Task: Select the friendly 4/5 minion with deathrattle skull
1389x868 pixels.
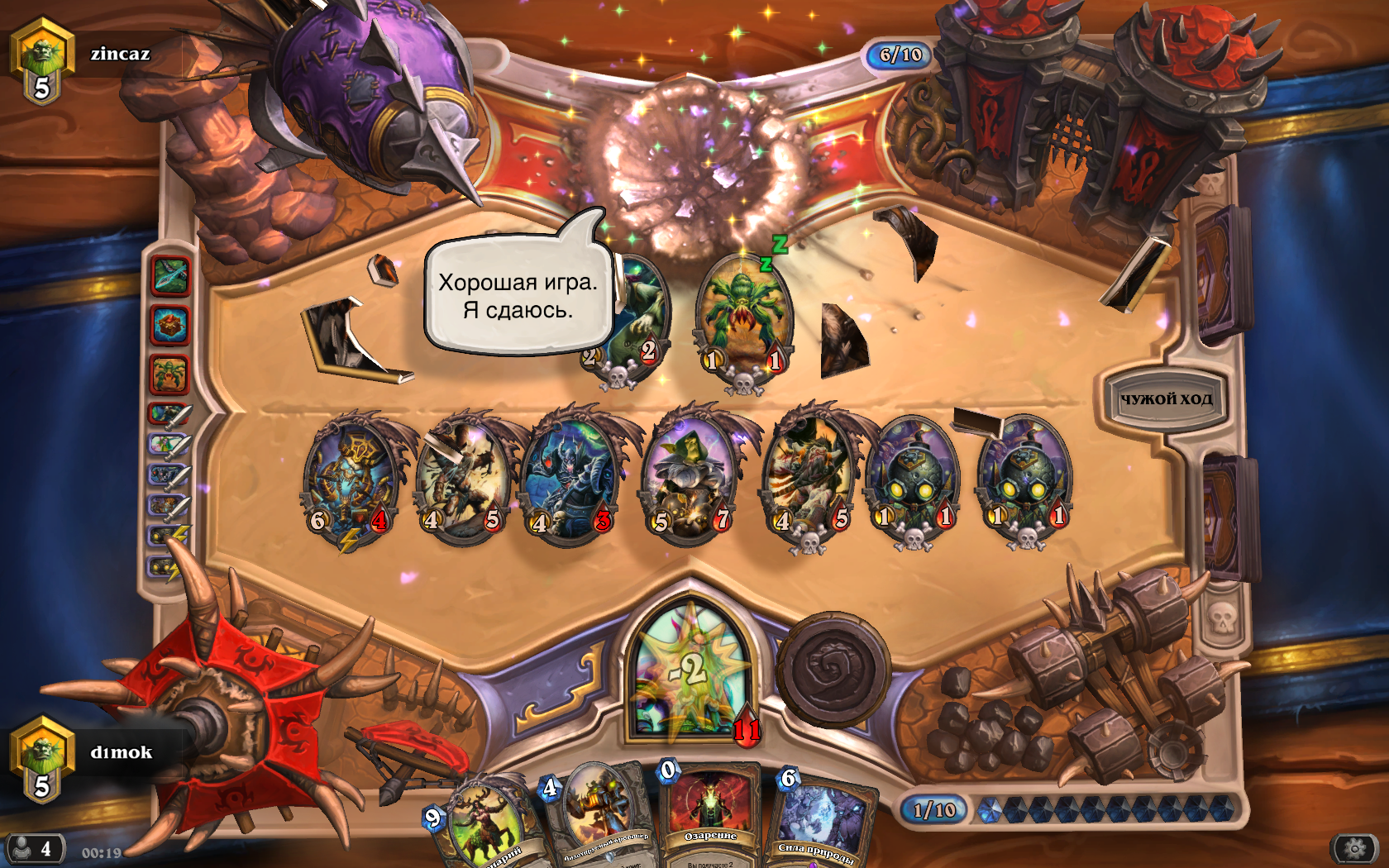Action: pyautogui.click(x=807, y=479)
